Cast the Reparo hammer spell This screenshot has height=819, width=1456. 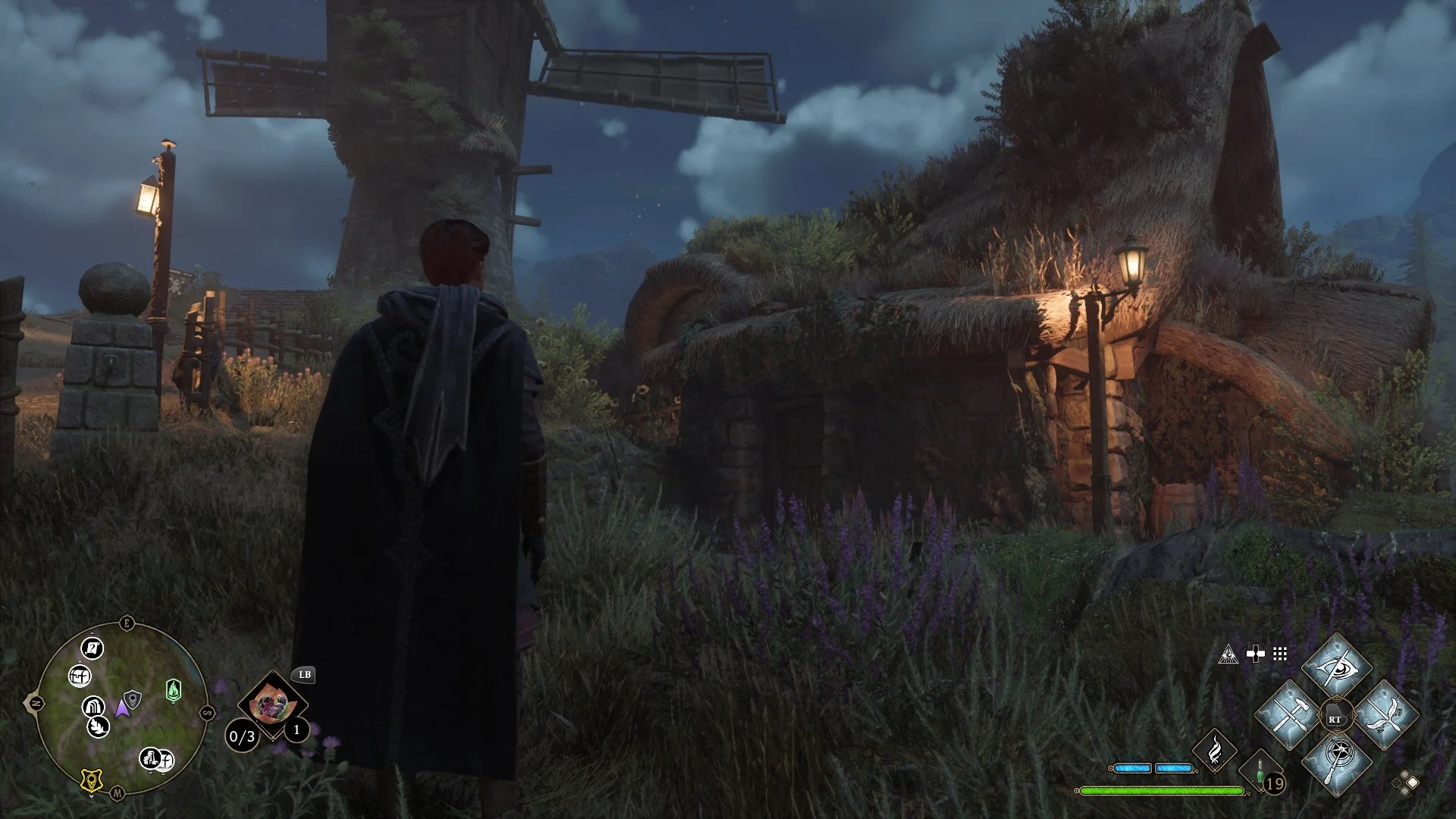pos(1288,715)
